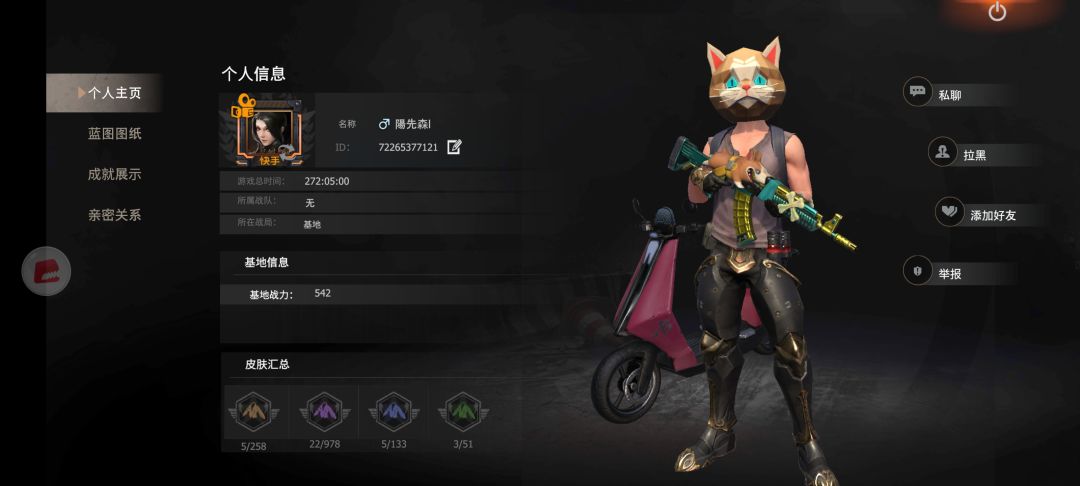This screenshot has height=486, width=1080.
Task: View the blue skin badge 5/133
Action: (394, 411)
